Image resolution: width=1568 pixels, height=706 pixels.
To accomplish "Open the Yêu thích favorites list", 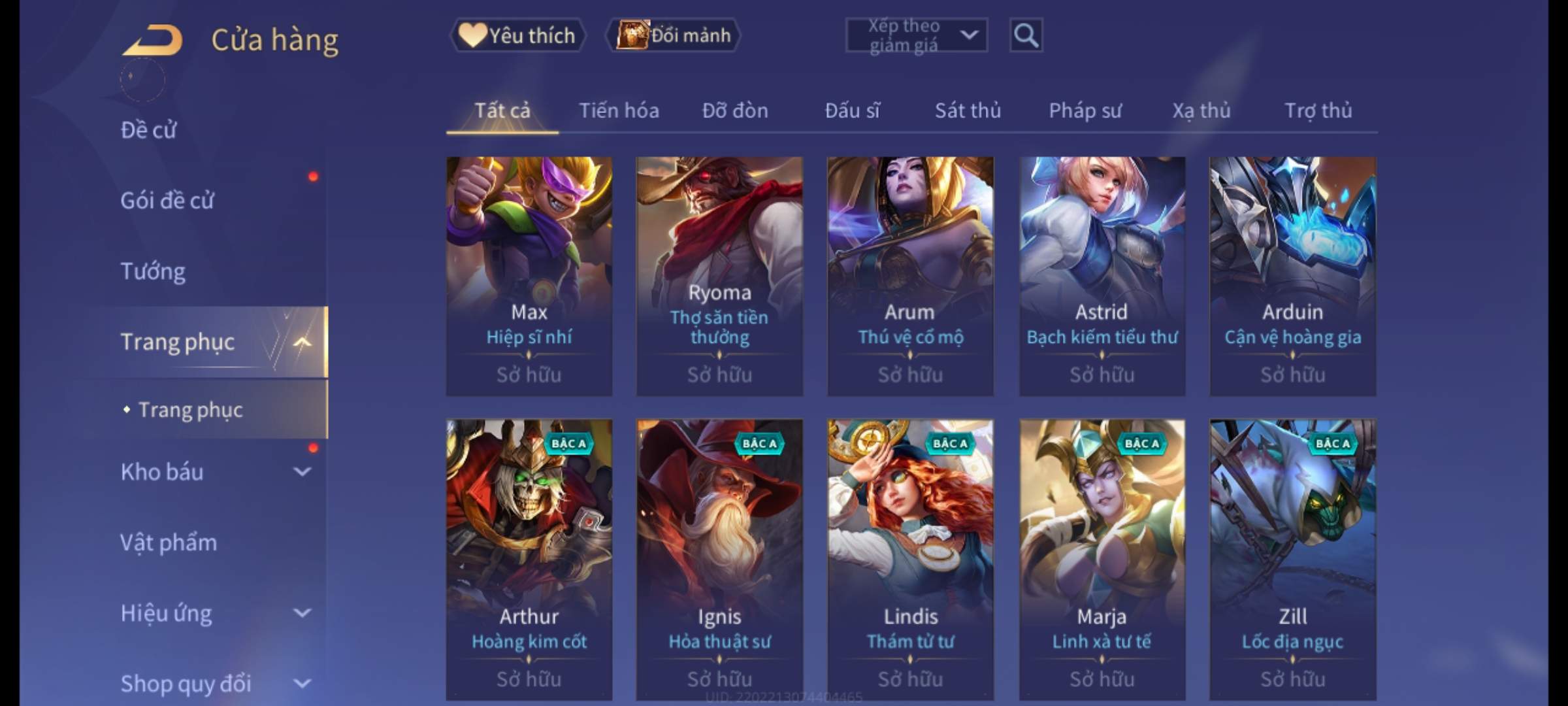I will [517, 35].
